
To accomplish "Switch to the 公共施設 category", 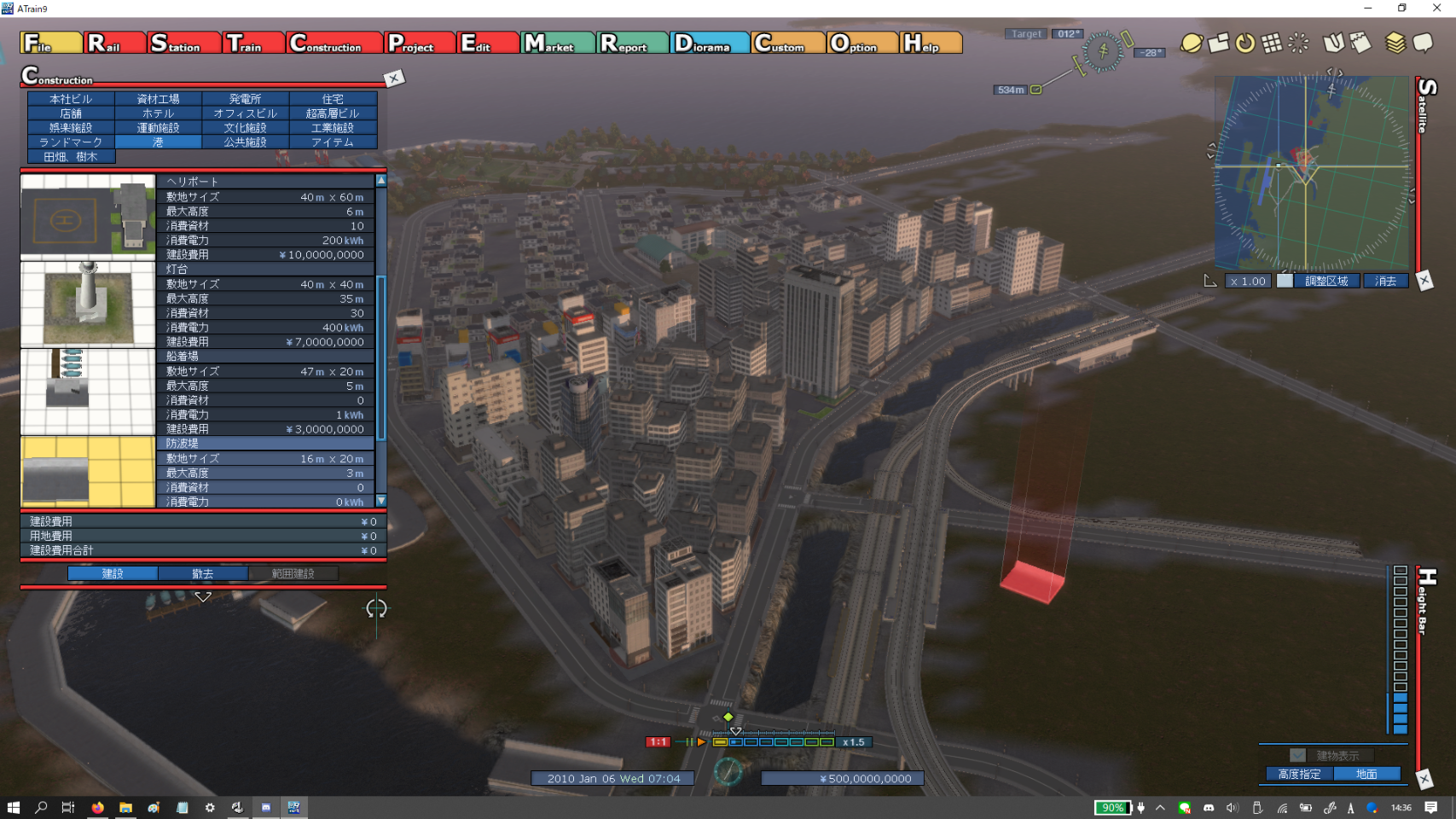I will [246, 142].
